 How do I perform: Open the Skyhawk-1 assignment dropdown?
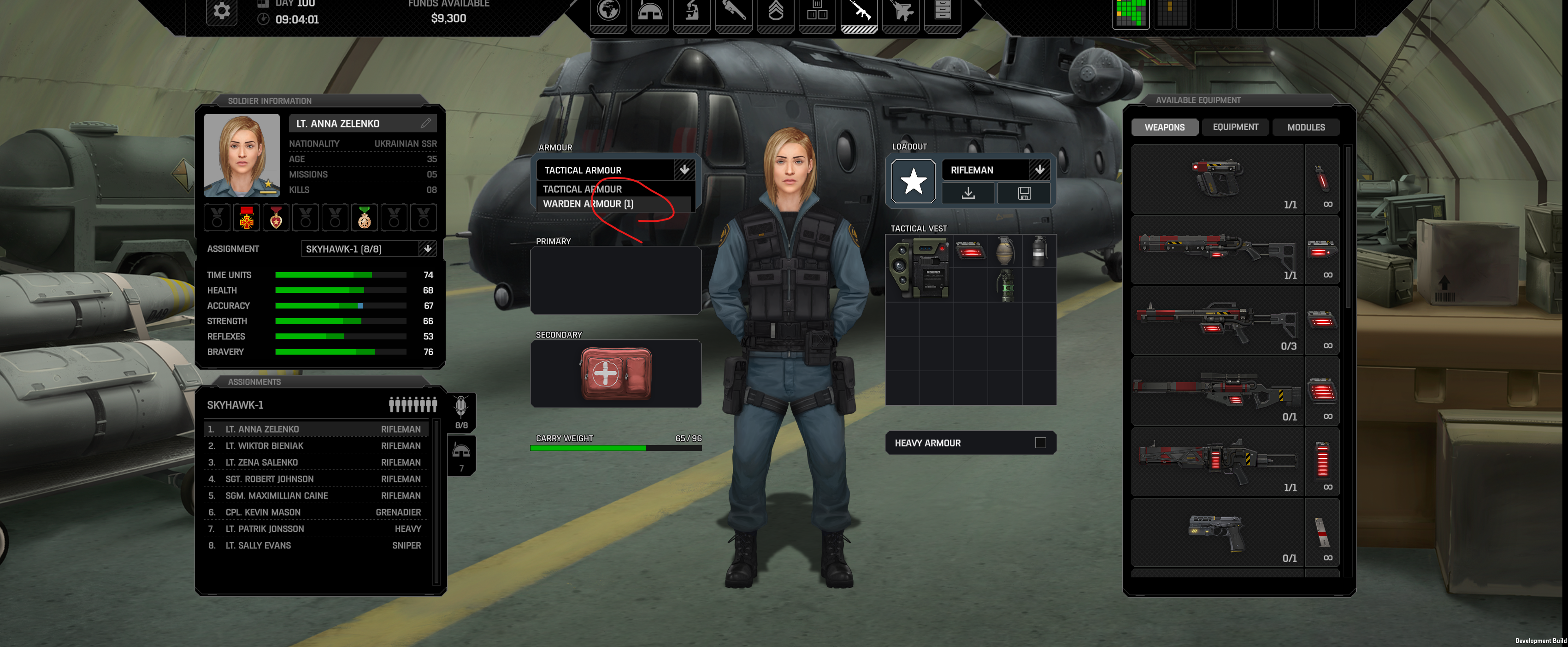tap(427, 249)
